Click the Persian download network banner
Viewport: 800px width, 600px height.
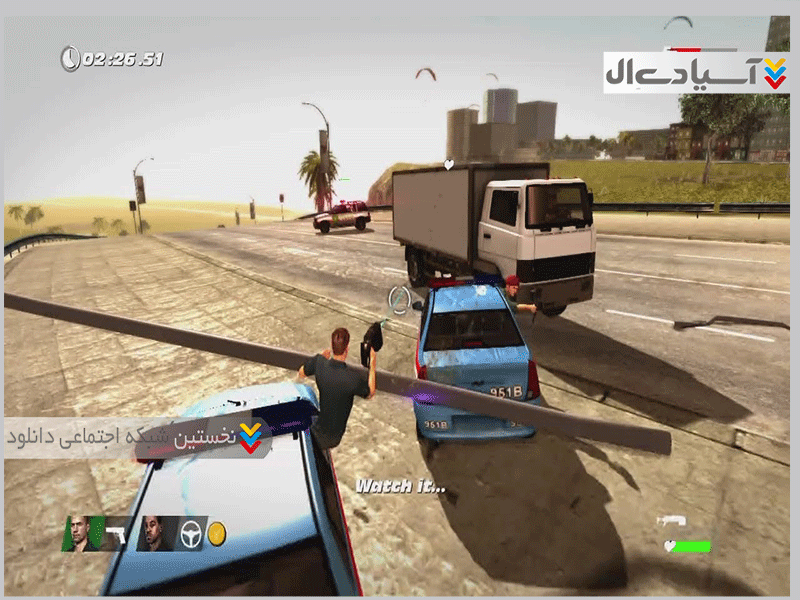click(137, 437)
